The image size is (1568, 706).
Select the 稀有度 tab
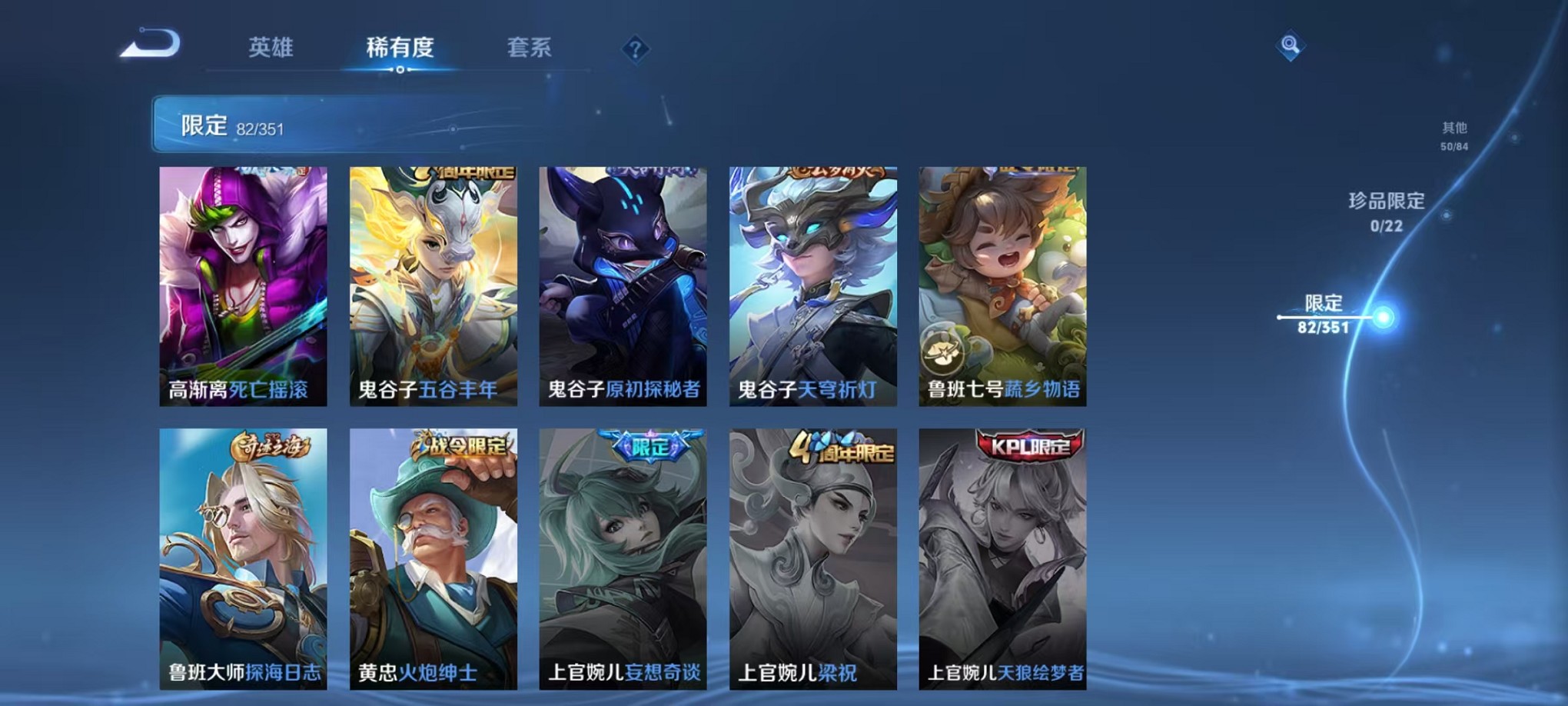(398, 48)
